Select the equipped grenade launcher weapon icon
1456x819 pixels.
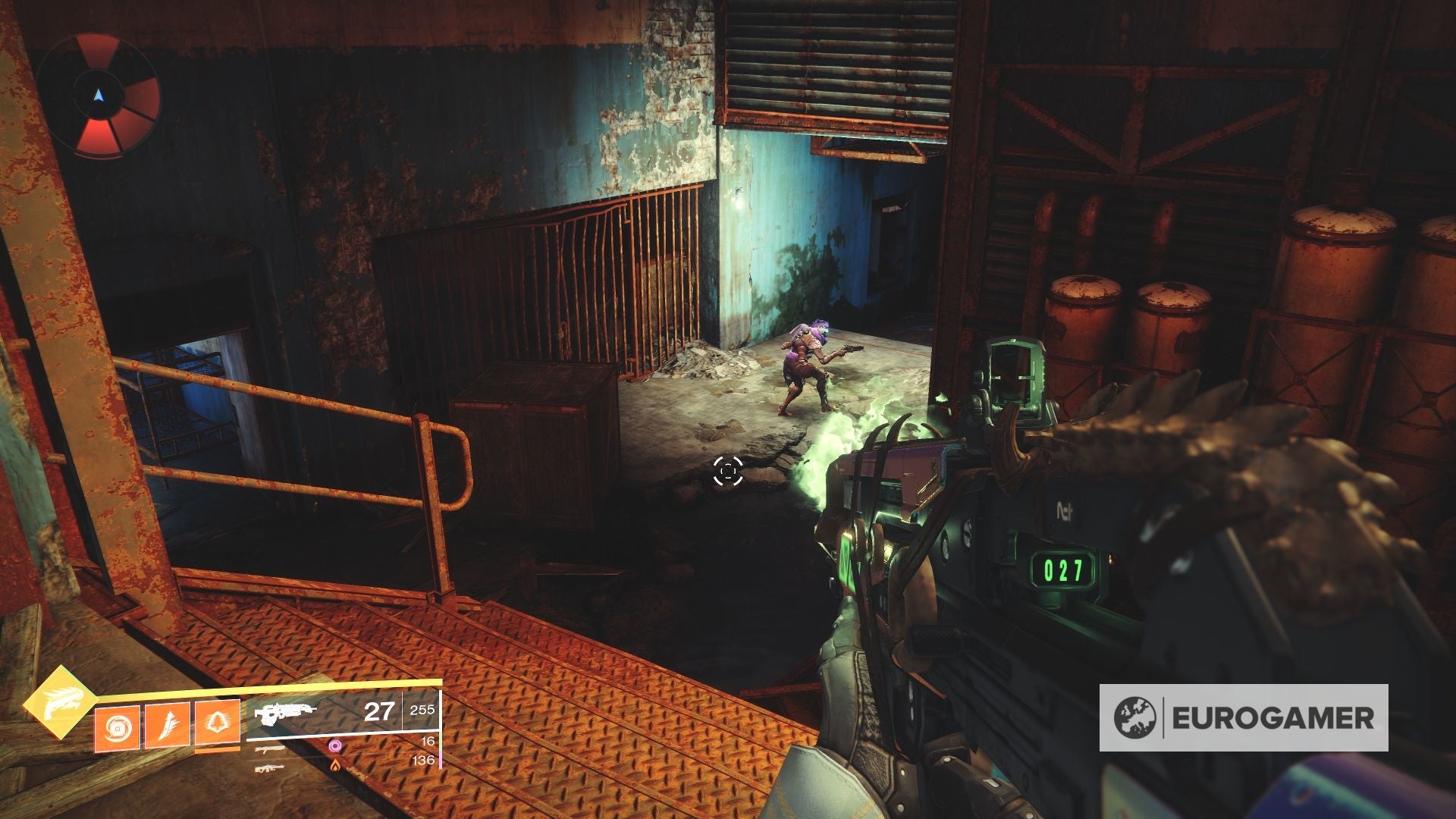pos(284,713)
